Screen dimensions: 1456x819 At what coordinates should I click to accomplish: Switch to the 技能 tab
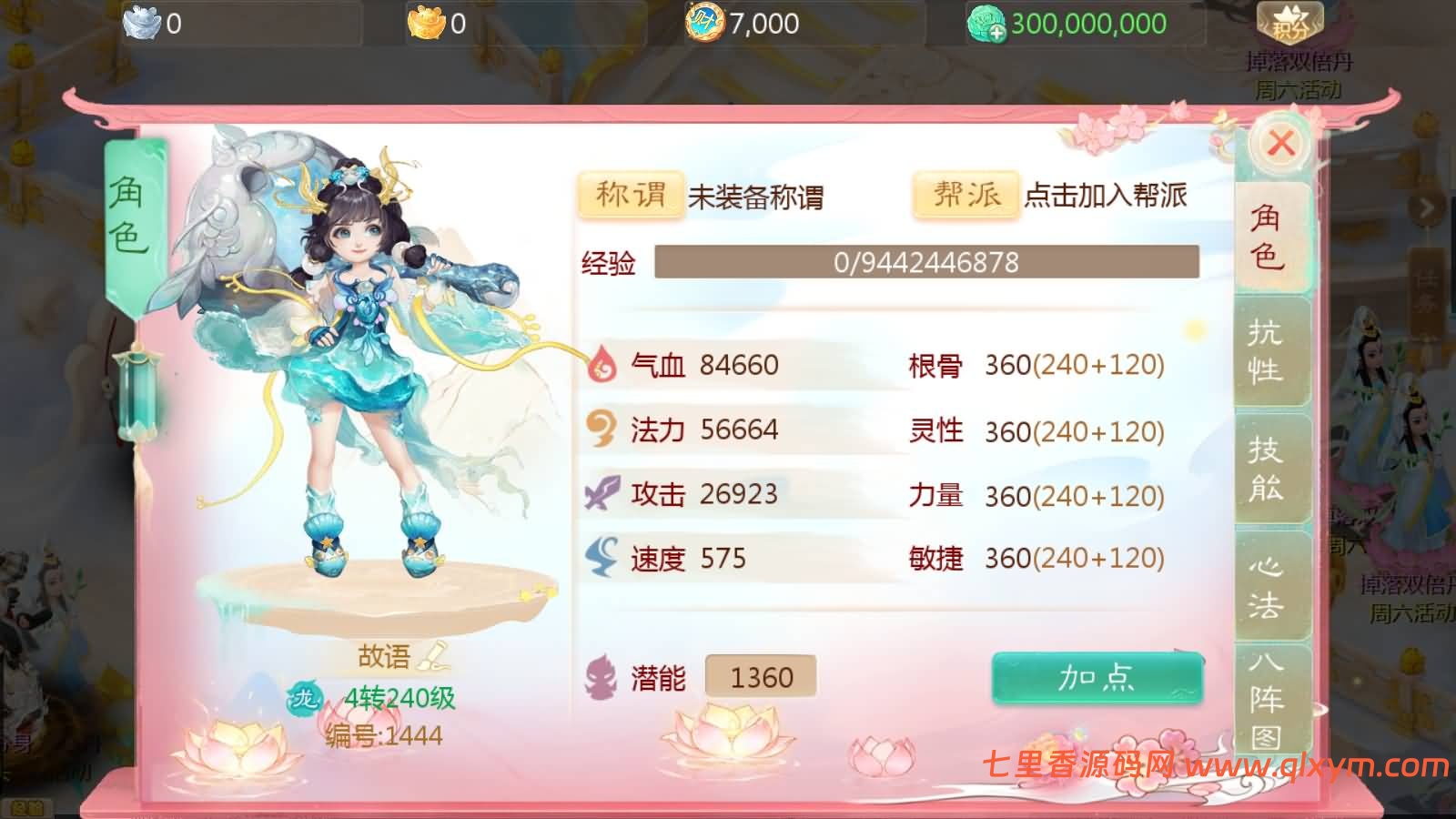tap(1269, 471)
